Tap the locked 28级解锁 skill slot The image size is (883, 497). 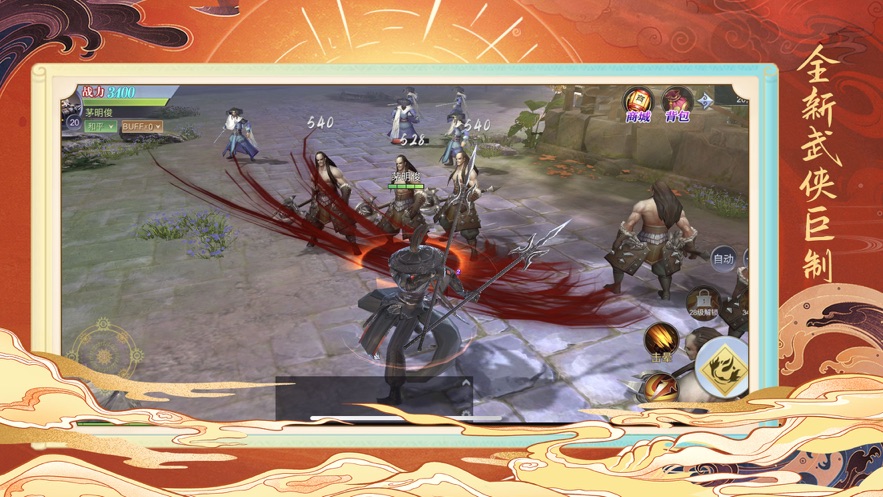pos(702,303)
